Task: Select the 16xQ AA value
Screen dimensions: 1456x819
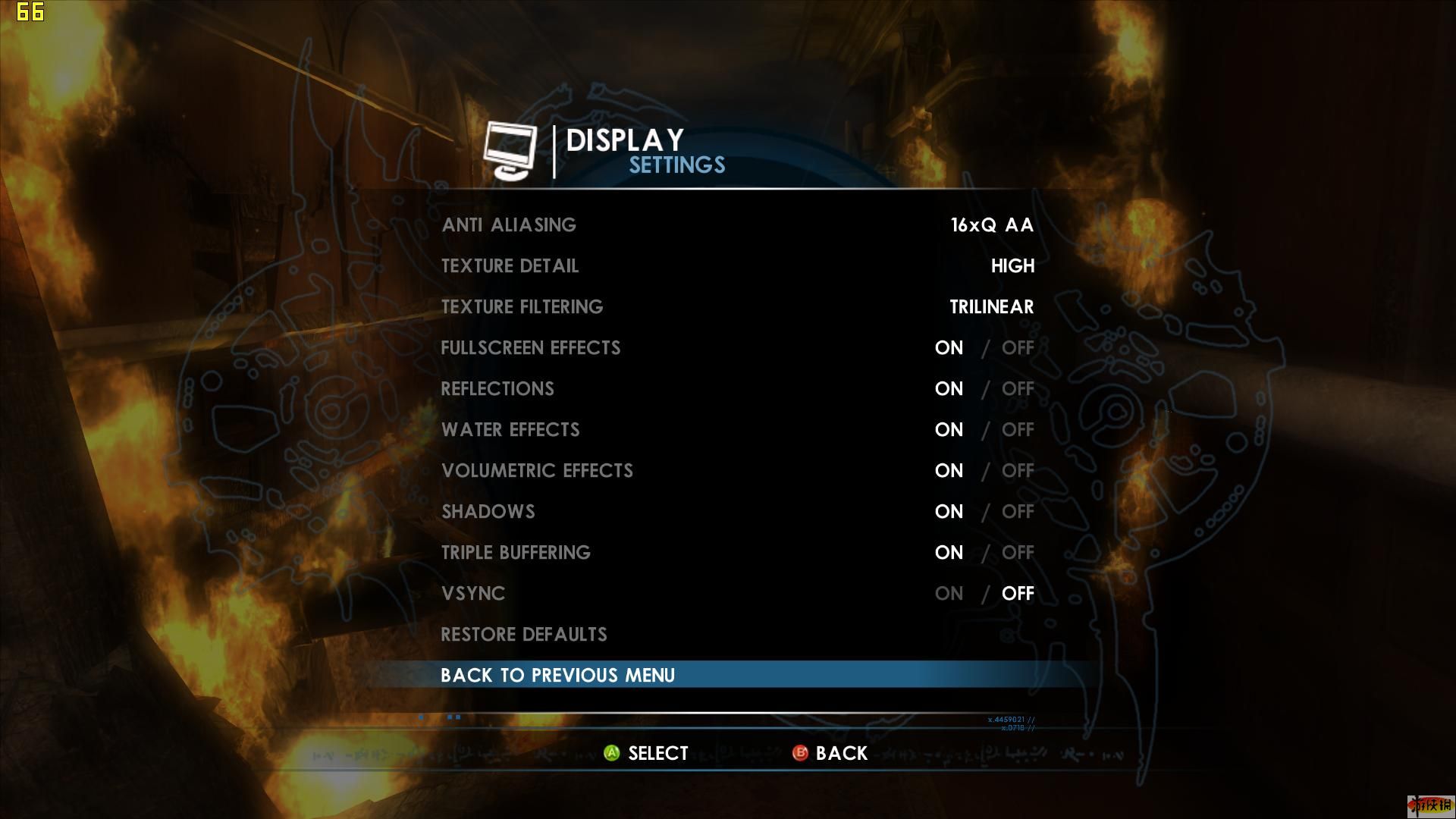Action: [x=992, y=225]
